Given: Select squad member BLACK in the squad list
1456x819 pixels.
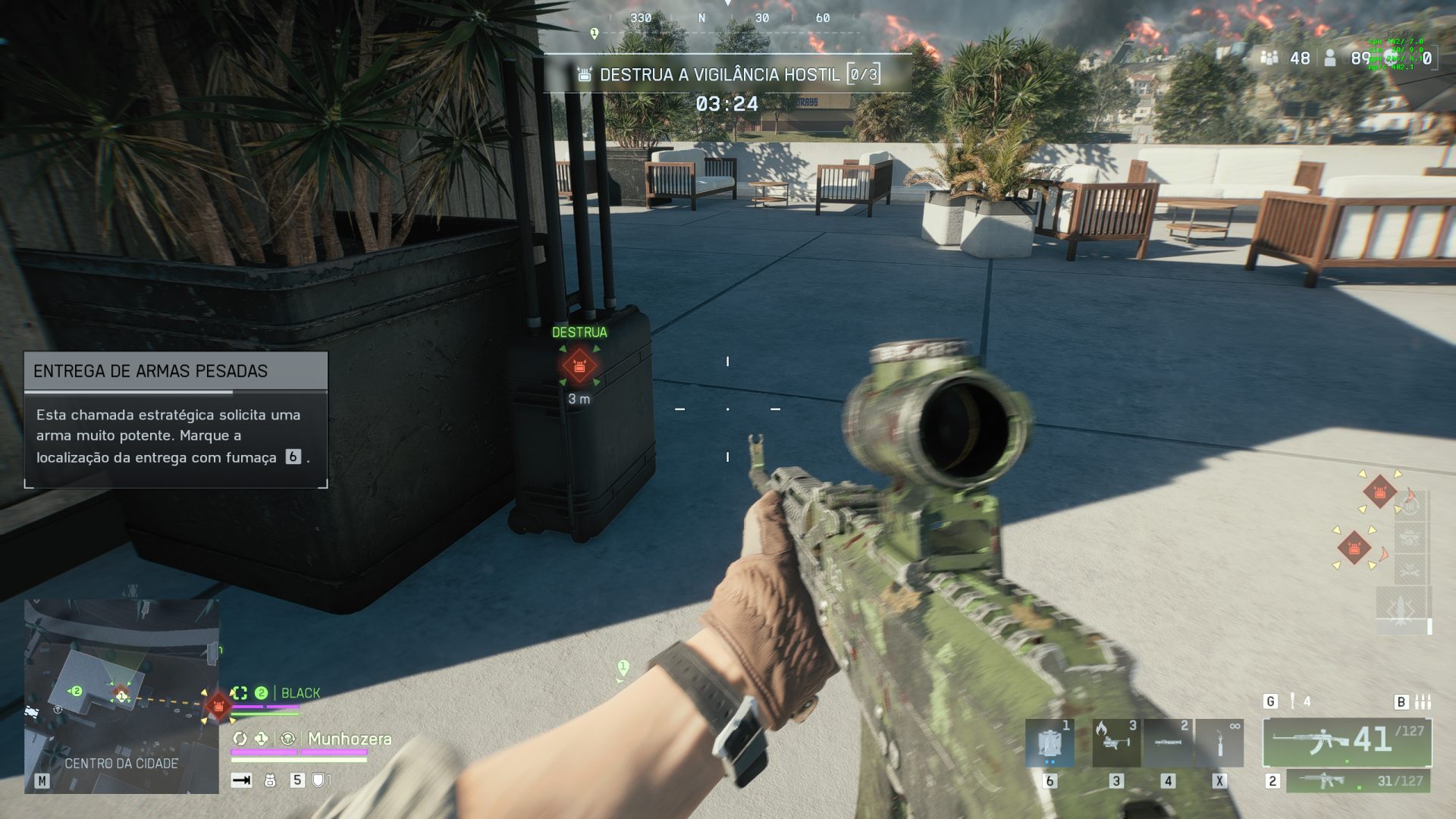Looking at the screenshot, I should click(x=300, y=693).
